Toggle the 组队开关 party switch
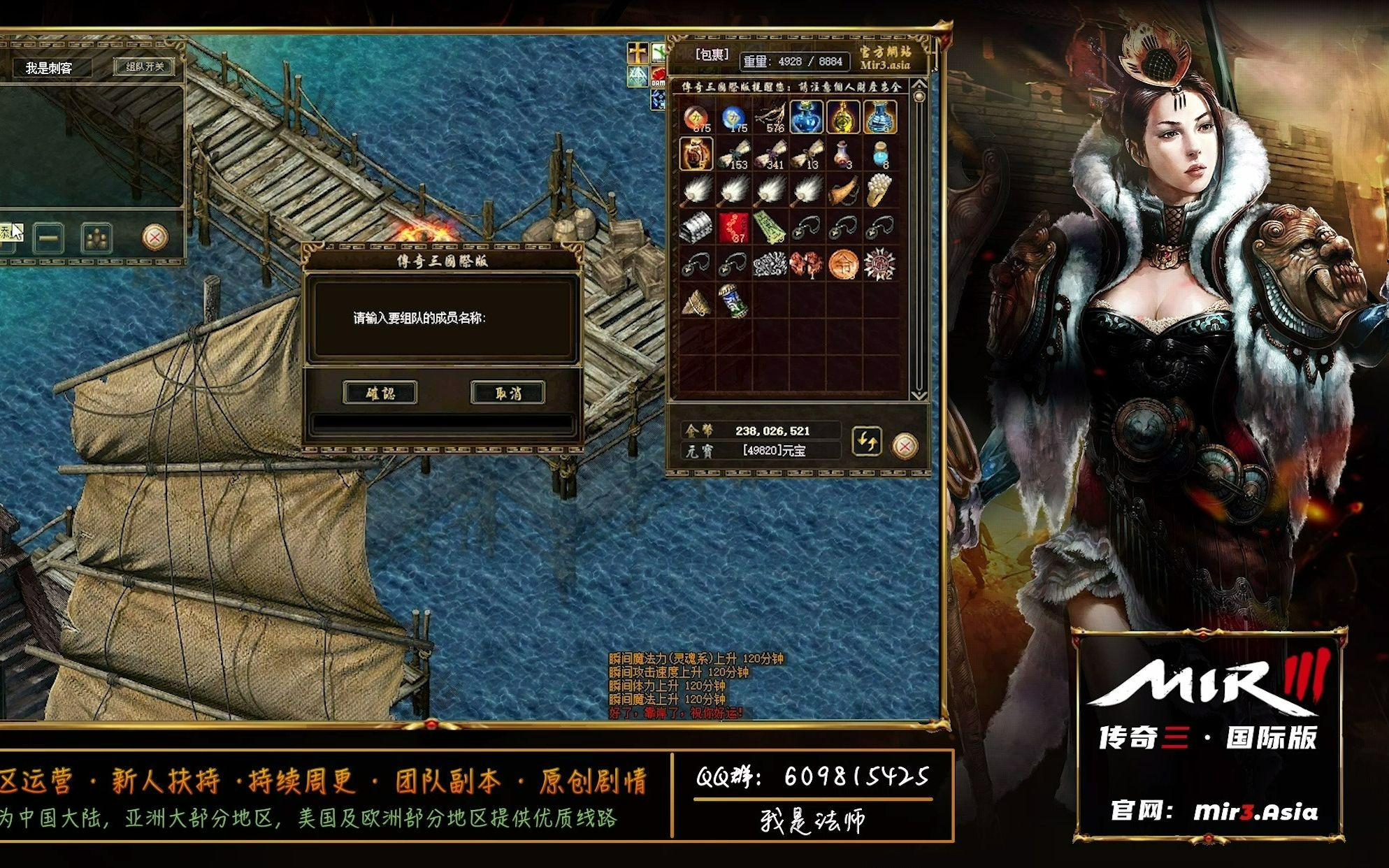 point(145,67)
